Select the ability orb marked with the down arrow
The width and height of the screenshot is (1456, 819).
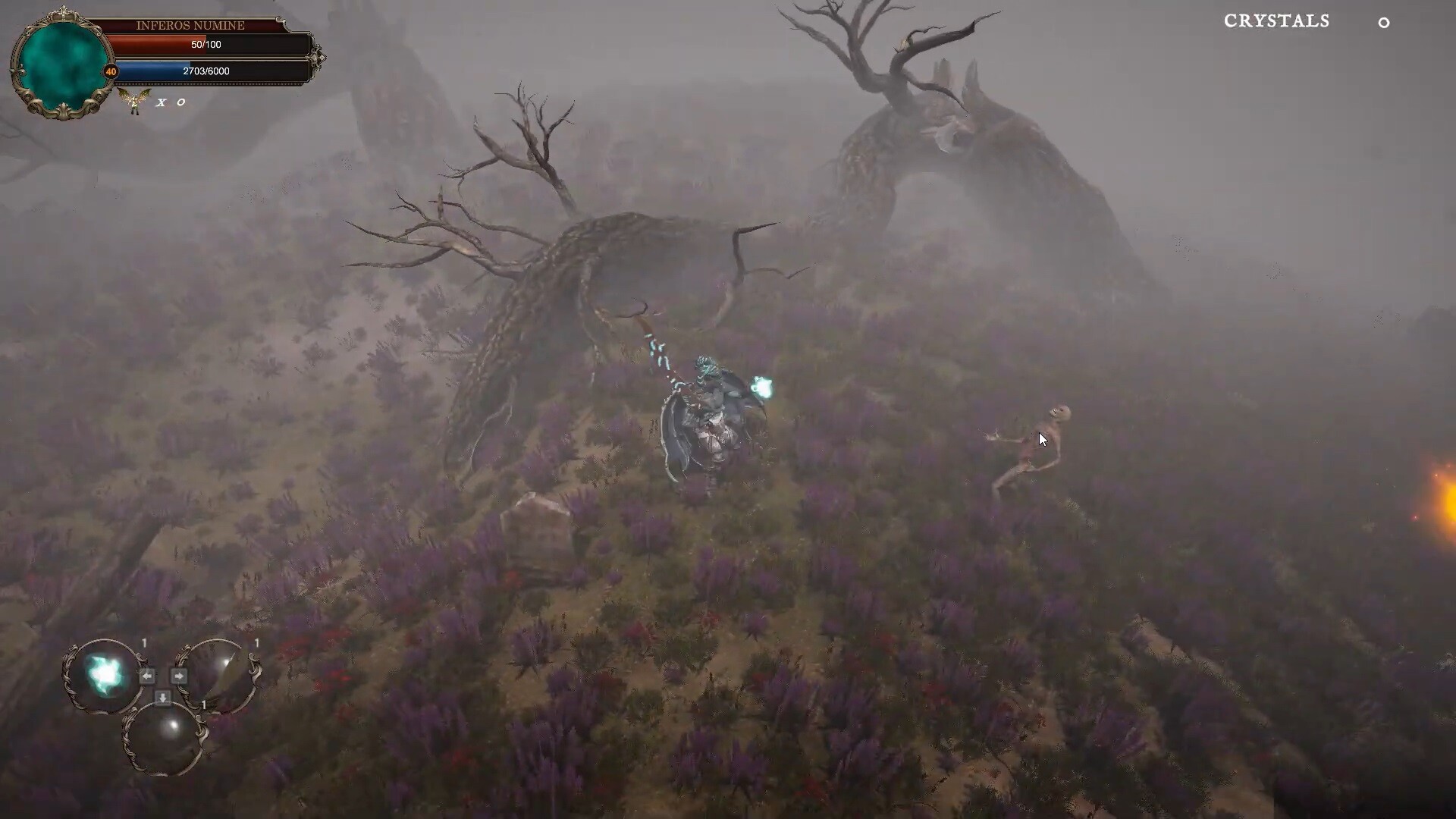[165, 736]
